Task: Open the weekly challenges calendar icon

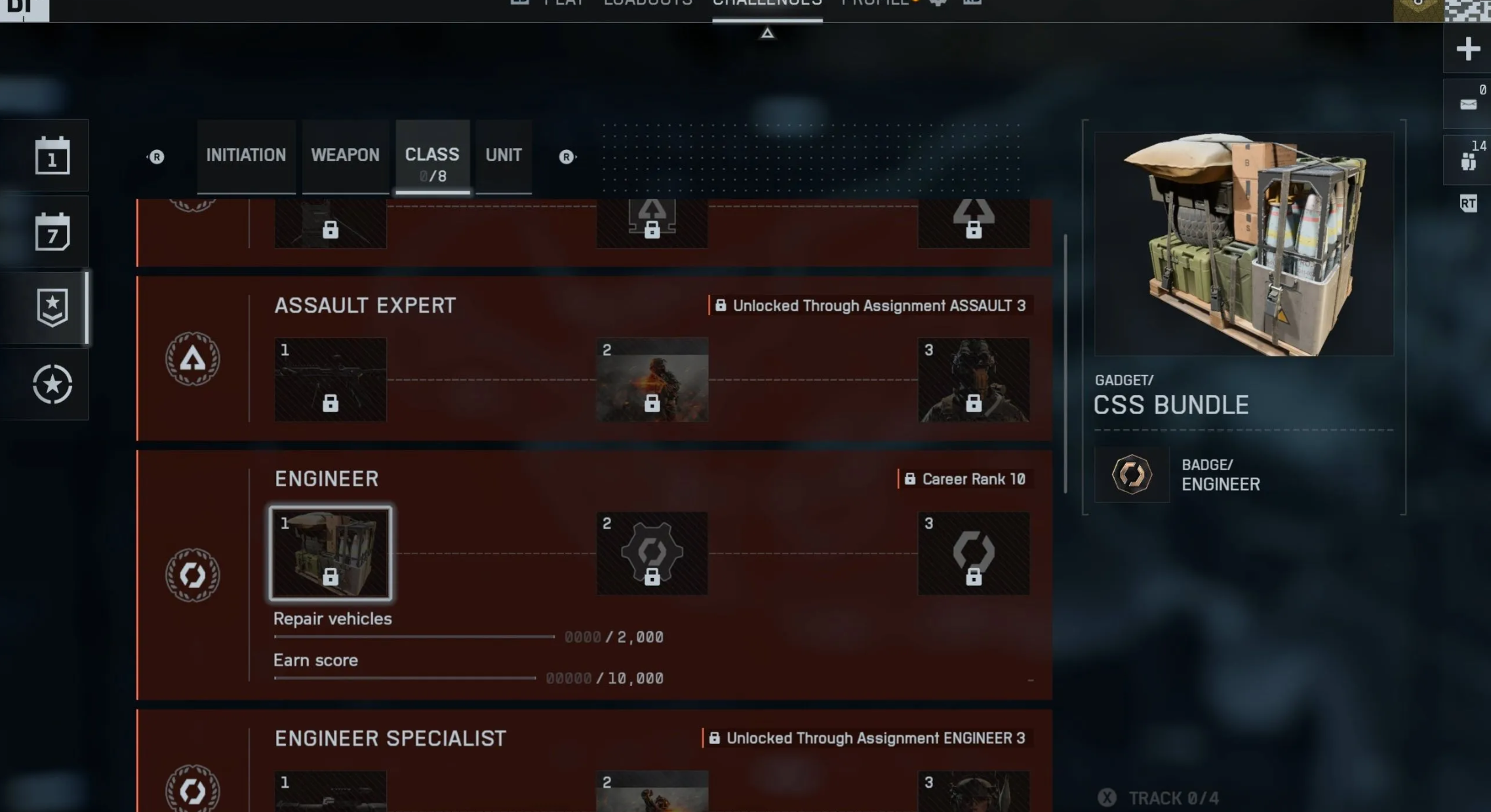Action: click(52, 231)
